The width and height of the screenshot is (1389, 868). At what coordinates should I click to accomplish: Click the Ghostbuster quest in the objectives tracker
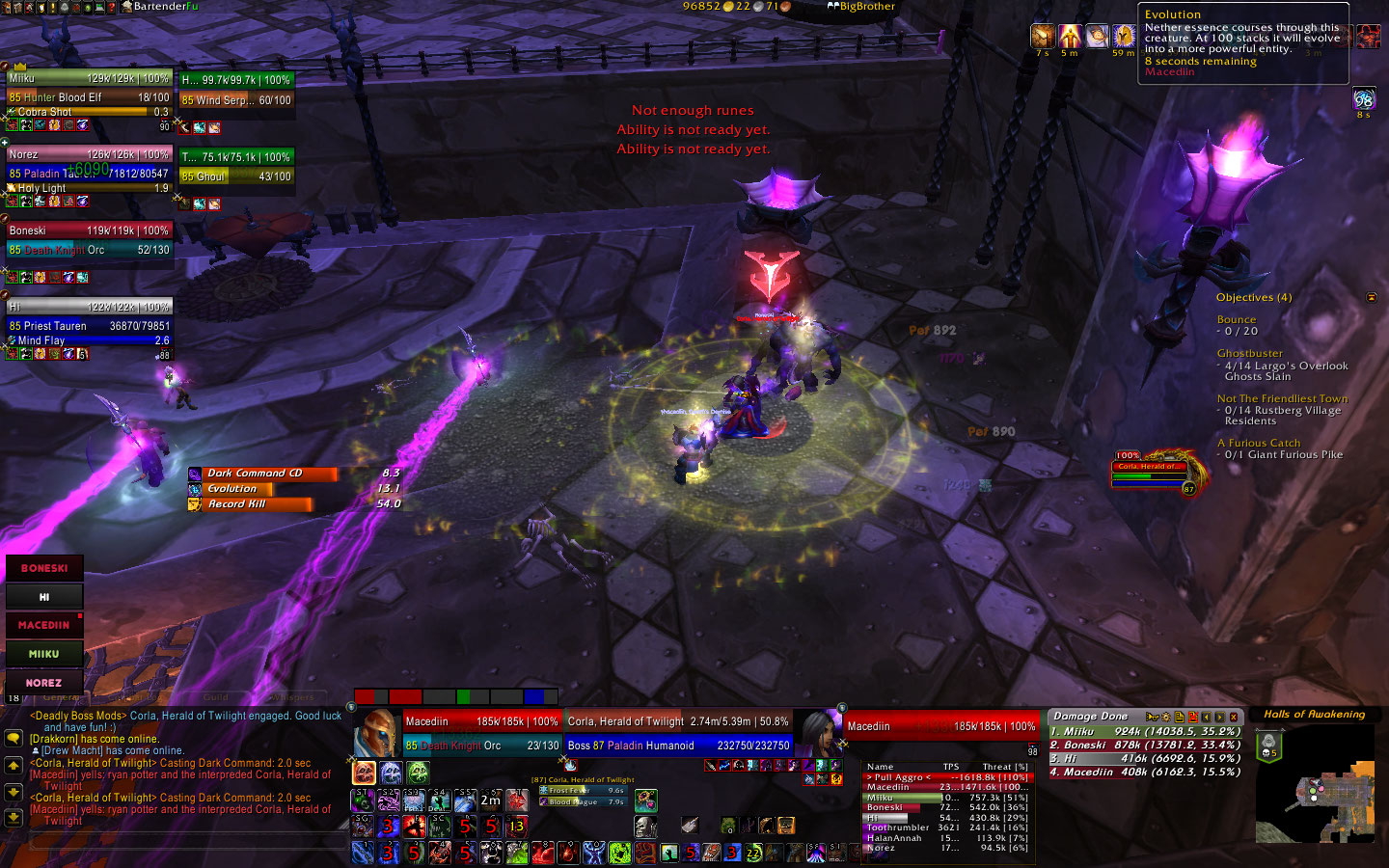pos(1249,353)
